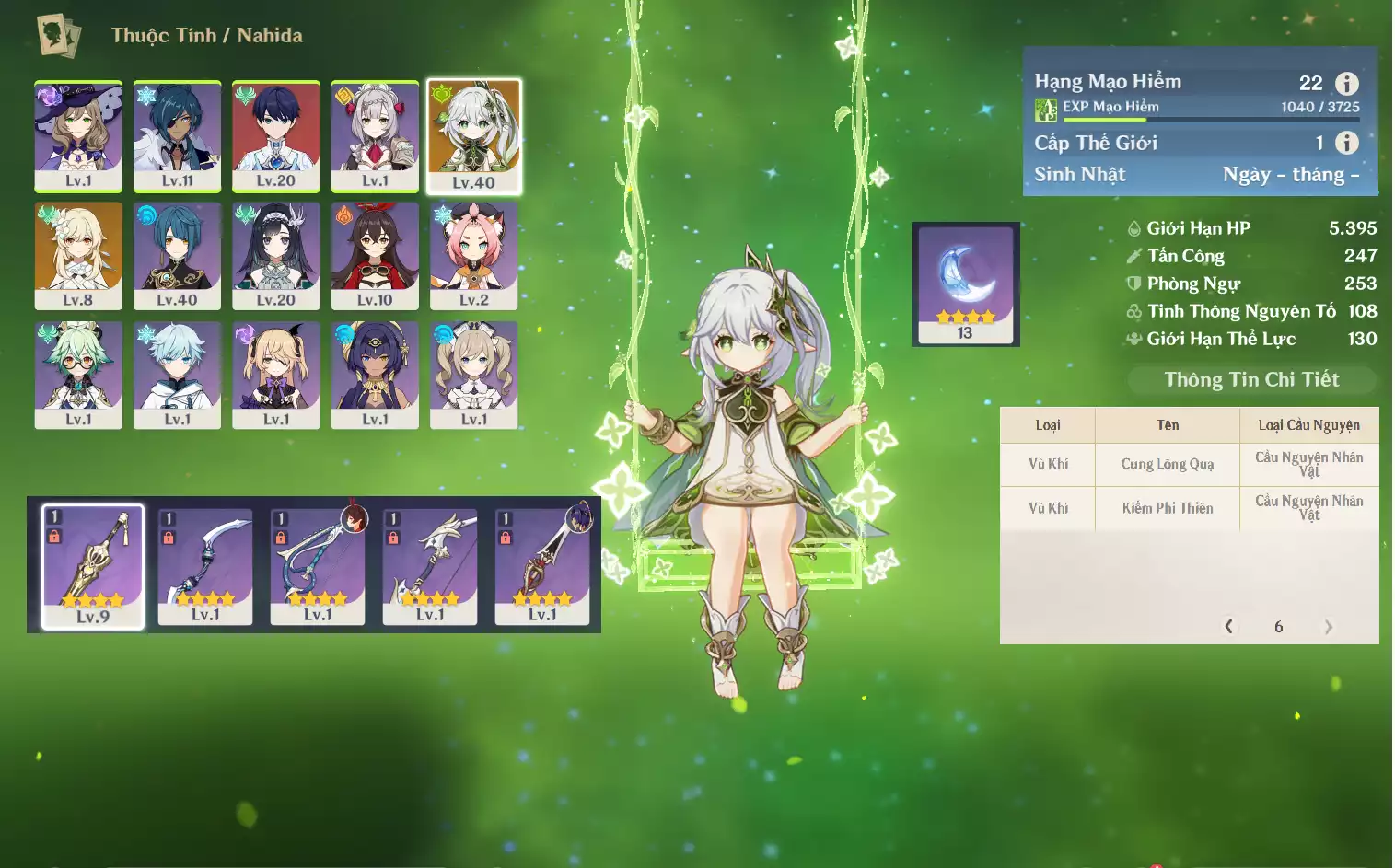The height and width of the screenshot is (868, 1395).
Task: Select Sucrose's character portrait
Action: (x=78, y=374)
